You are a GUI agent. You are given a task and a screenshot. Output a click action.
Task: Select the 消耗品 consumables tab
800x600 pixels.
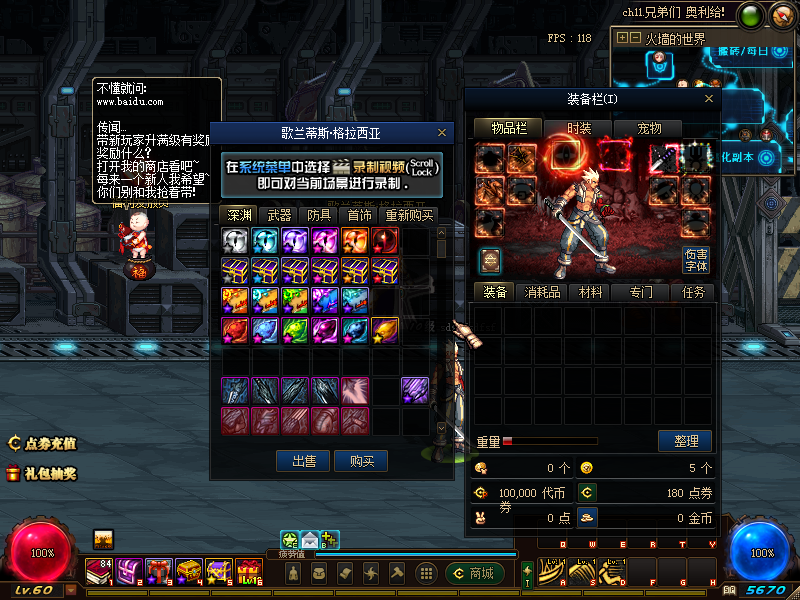[x=543, y=292]
